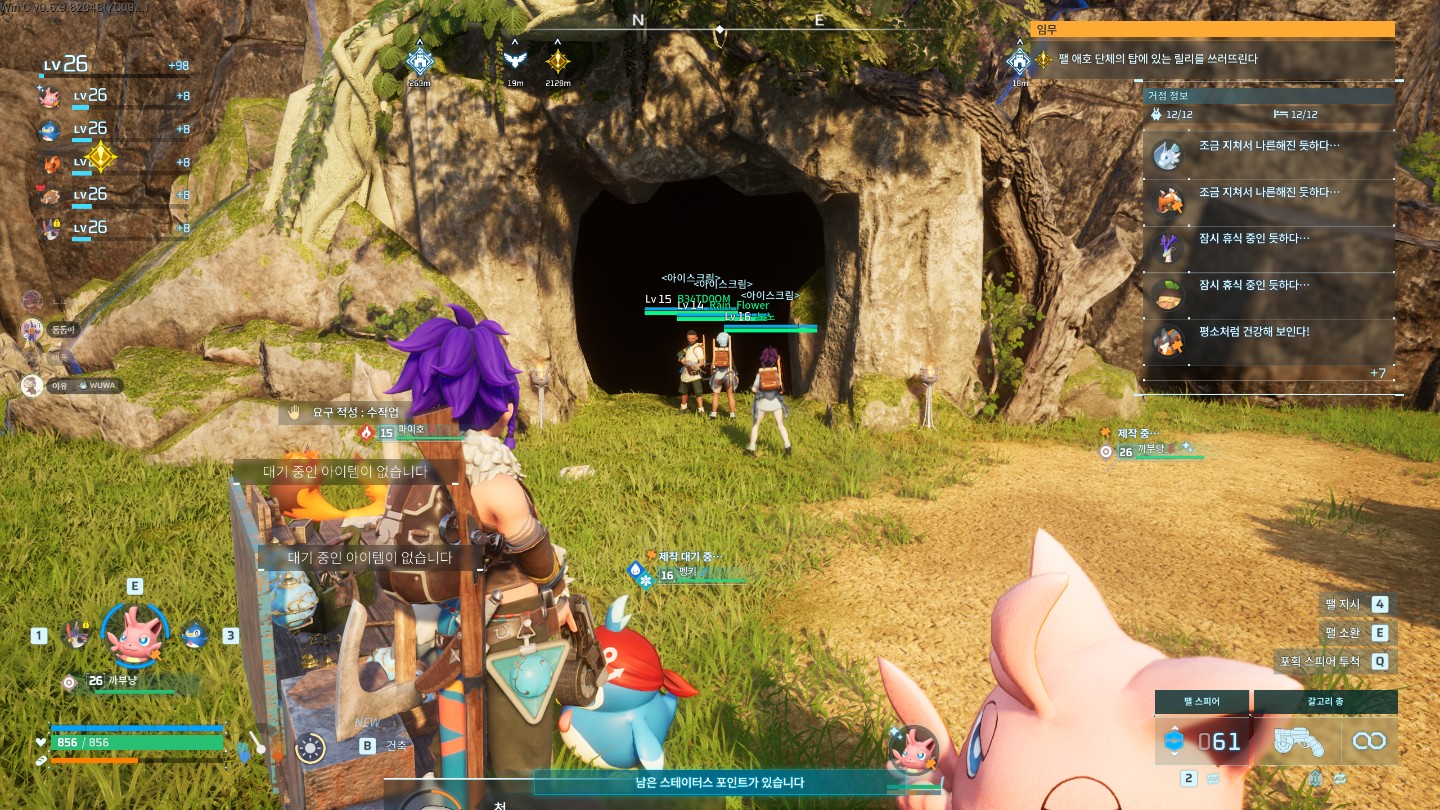Switch to the penguin pal next to active portrait

194,634
